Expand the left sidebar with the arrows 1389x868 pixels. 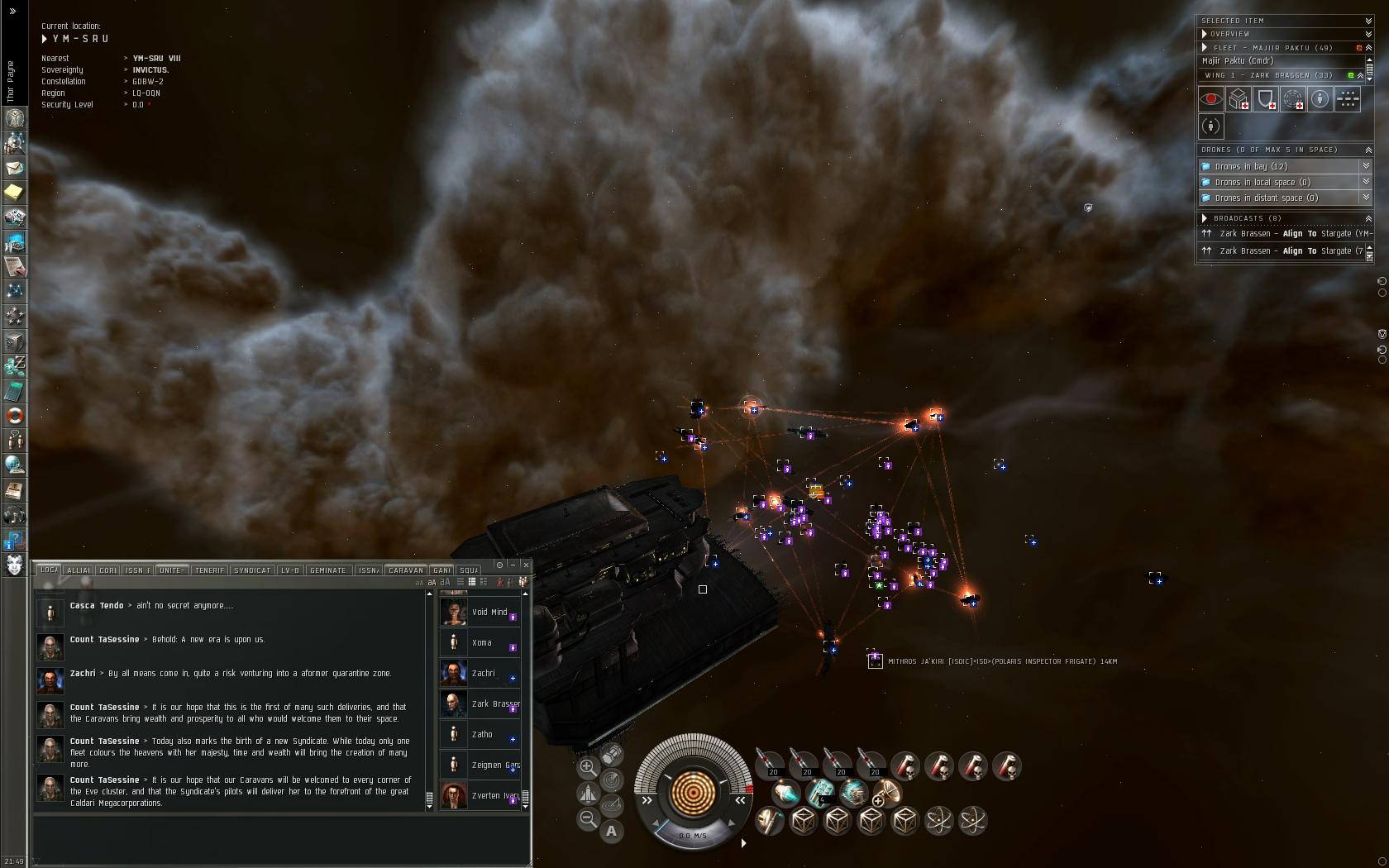coord(12,11)
